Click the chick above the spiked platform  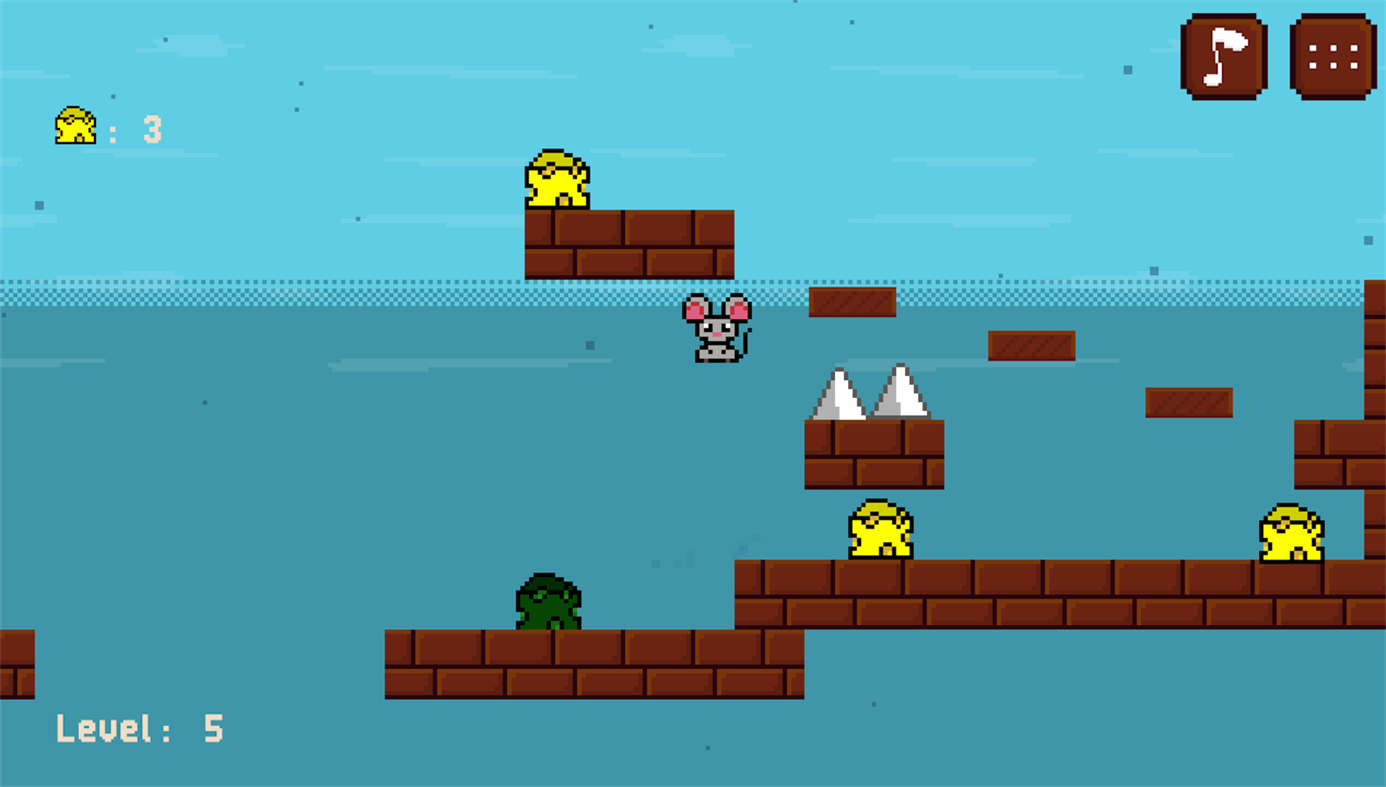879,530
